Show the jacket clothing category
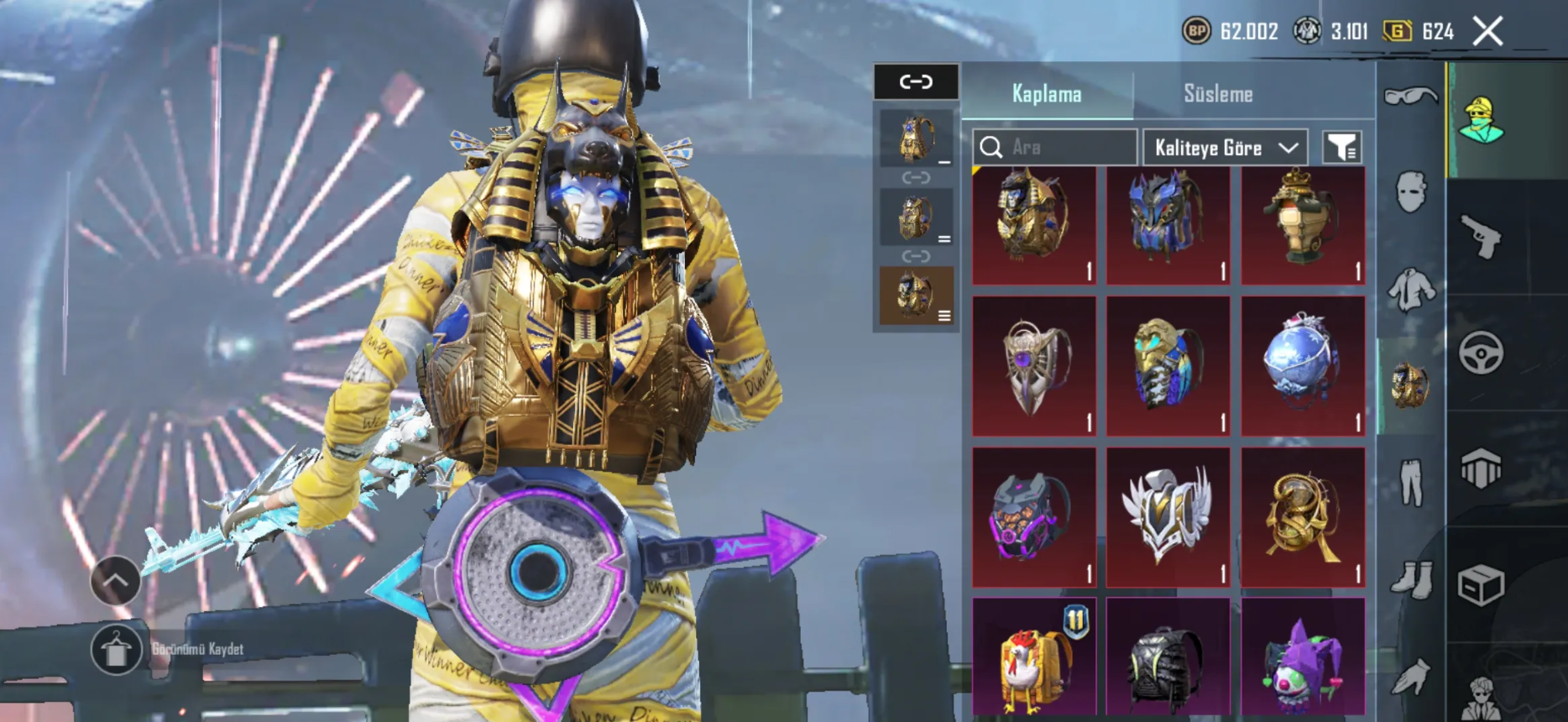This screenshot has height=722, width=1568. 1411,290
